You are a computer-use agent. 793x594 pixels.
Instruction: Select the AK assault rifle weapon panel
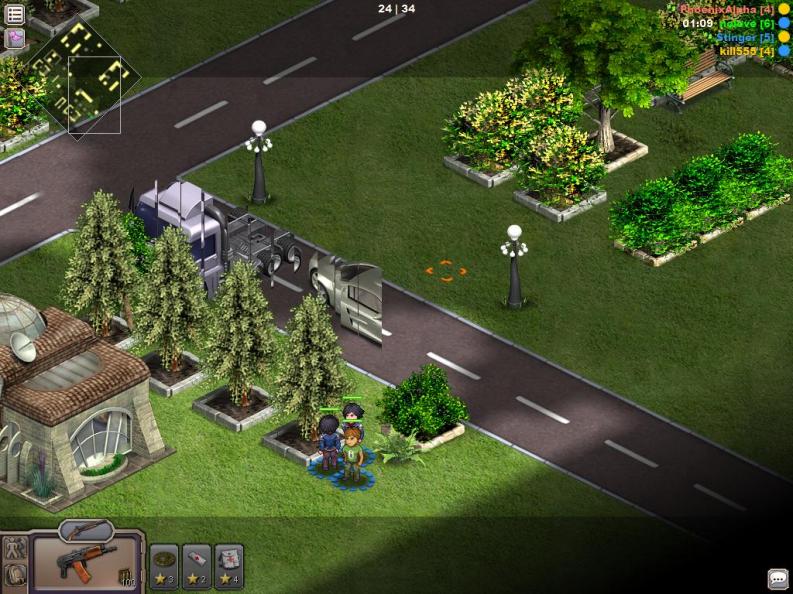(87, 563)
